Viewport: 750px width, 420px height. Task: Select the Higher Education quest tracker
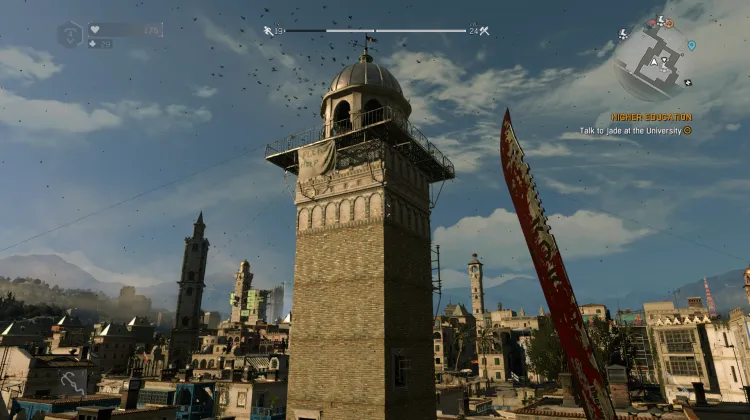pos(652,117)
